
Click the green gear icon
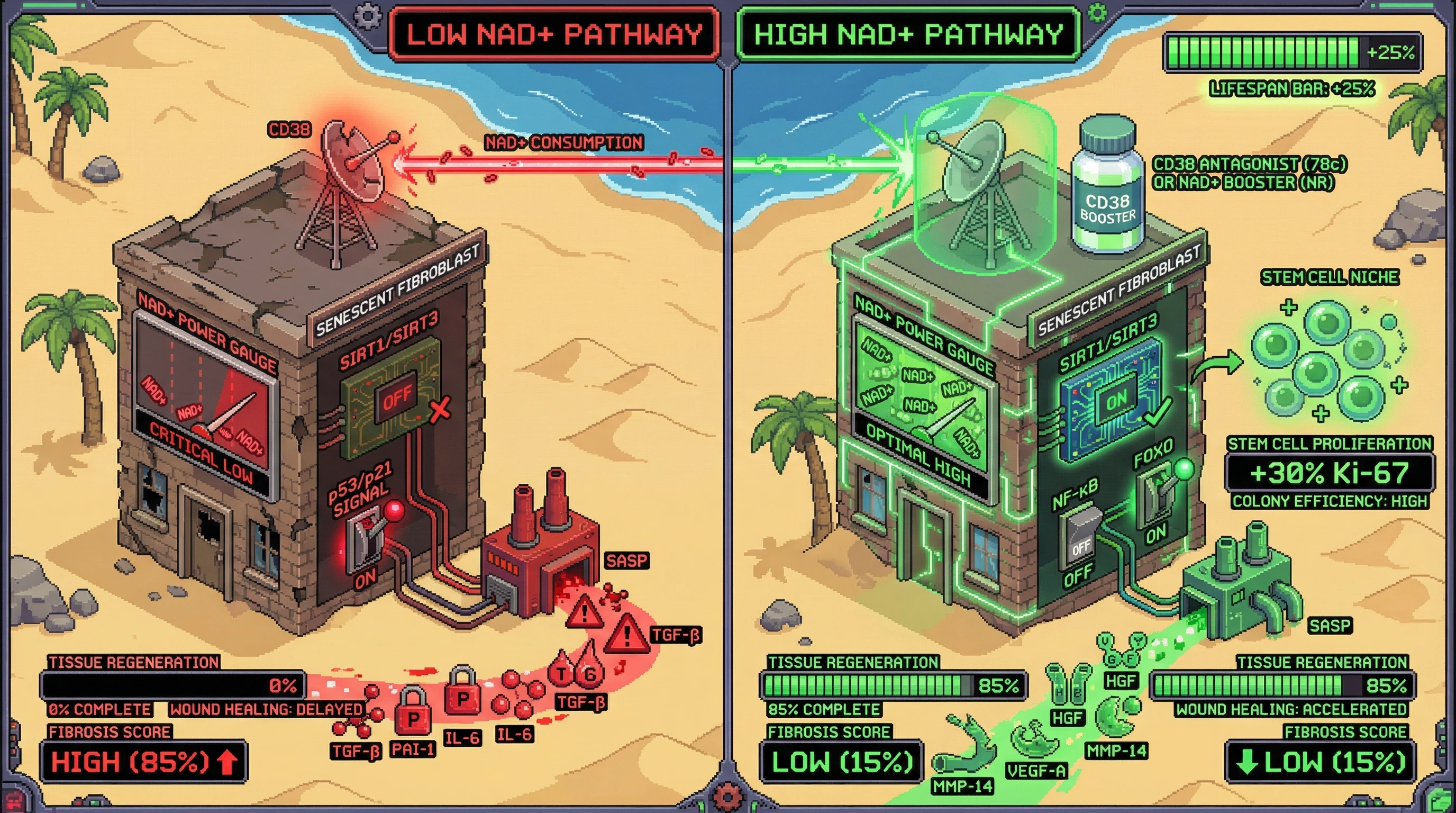pos(1097,12)
